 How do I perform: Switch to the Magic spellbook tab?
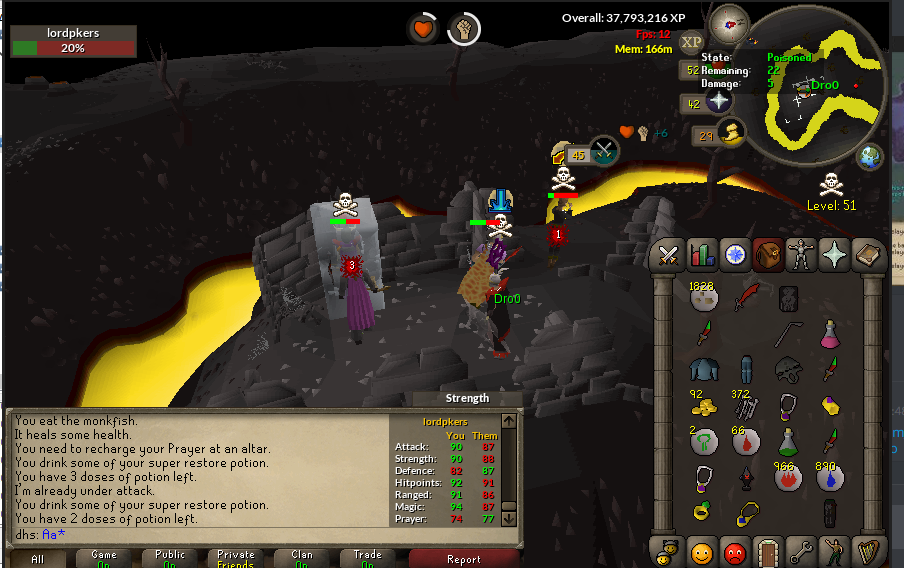pos(867,257)
